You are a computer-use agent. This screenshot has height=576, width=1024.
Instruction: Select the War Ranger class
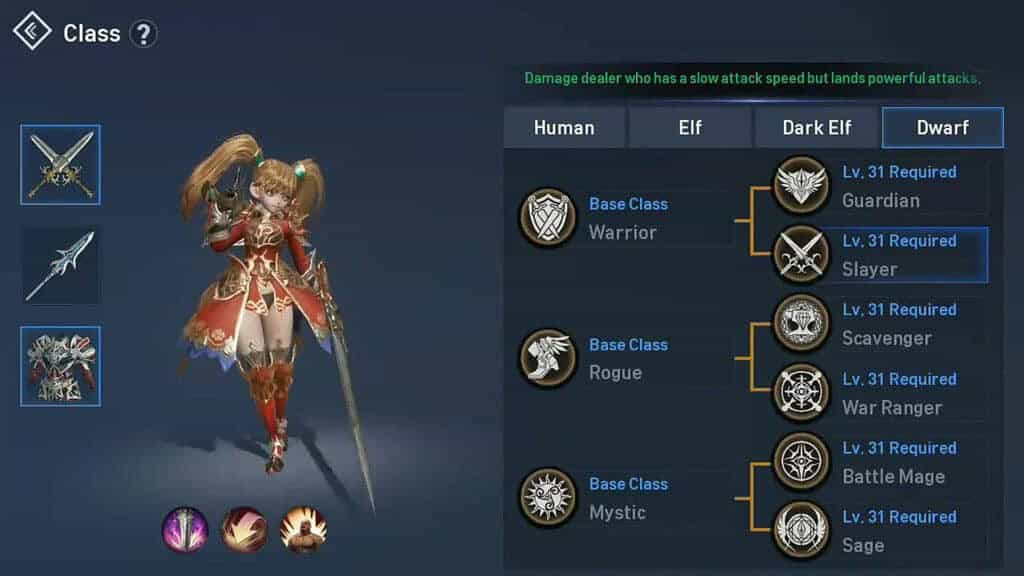pyautogui.click(x=880, y=393)
